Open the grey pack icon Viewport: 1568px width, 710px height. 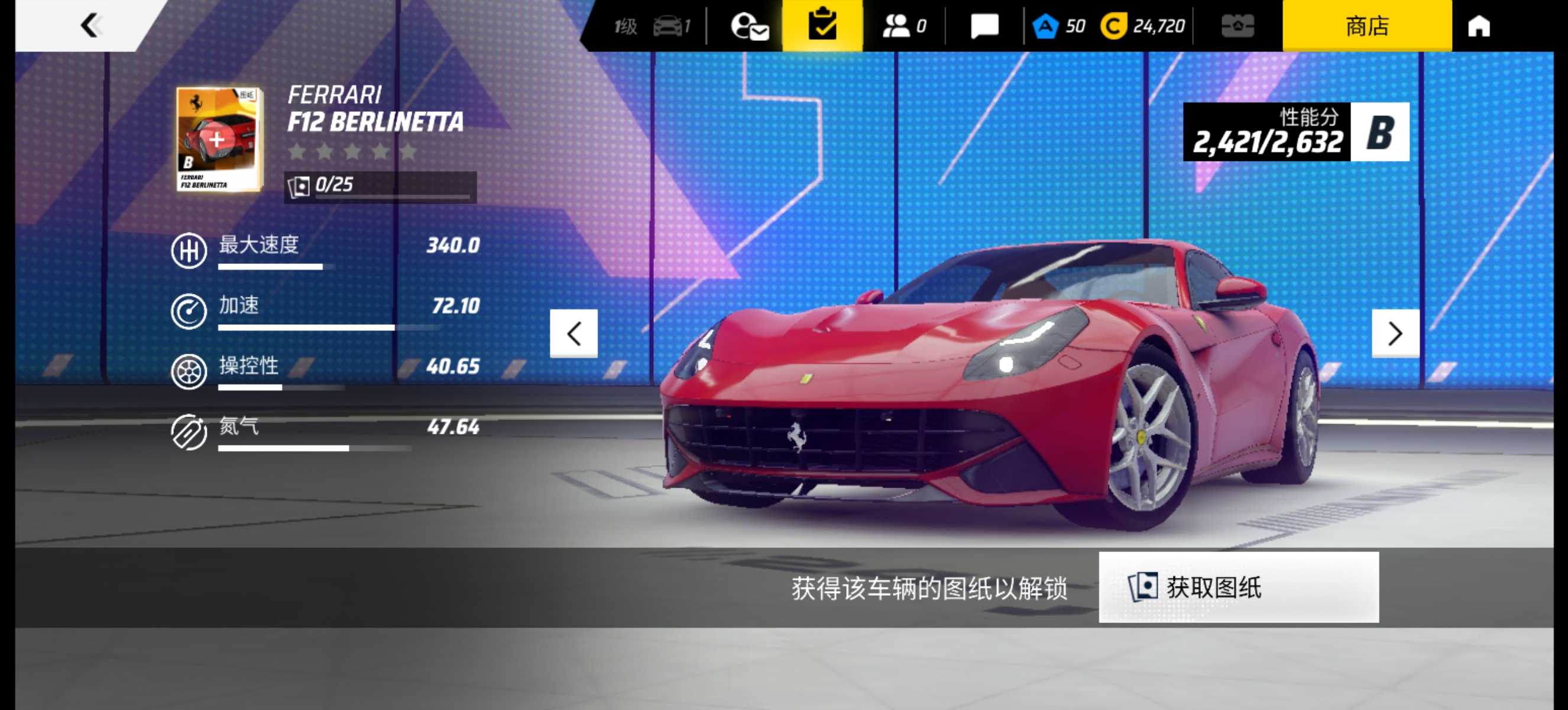[1237, 26]
